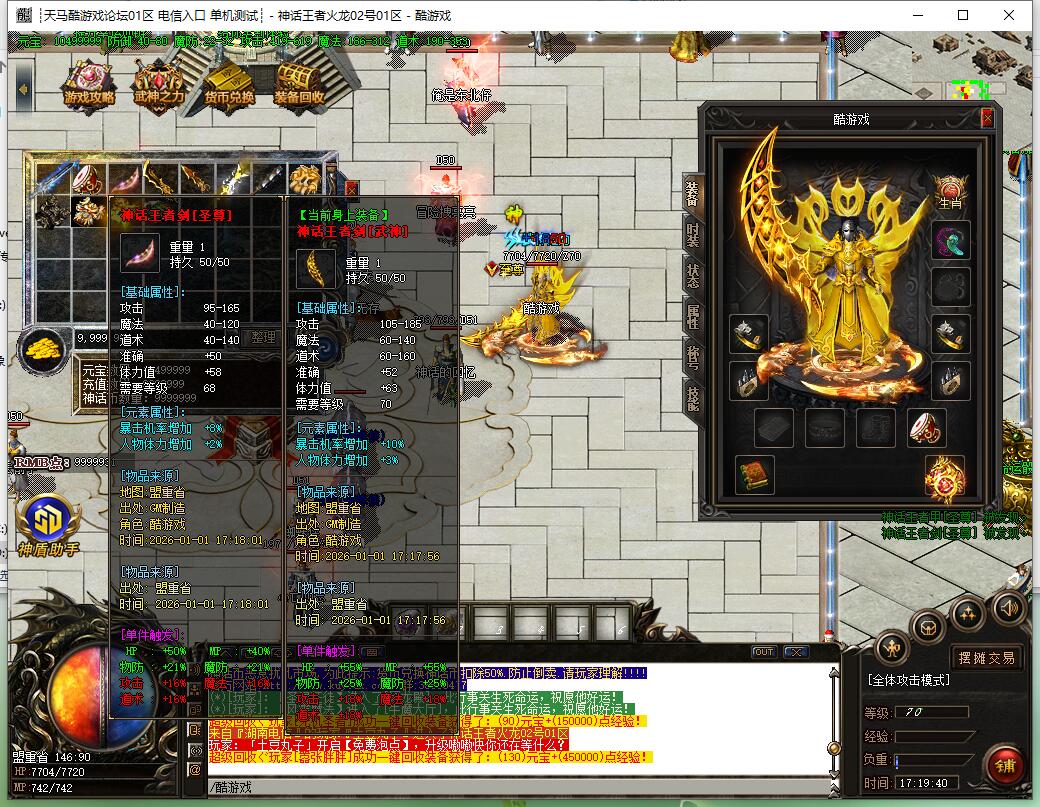Open the 游戏攻略 game guide
Screen dimensions: 1040x807
point(89,83)
